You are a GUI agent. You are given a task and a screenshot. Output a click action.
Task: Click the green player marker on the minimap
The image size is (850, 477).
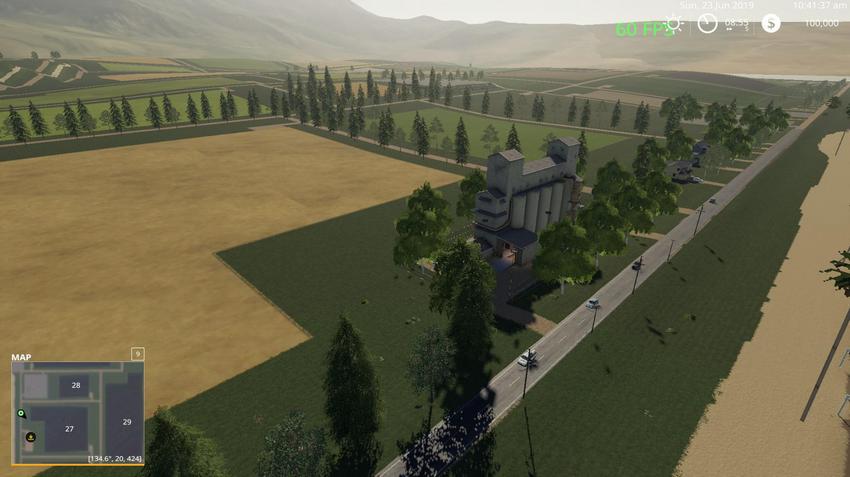(x=20, y=413)
